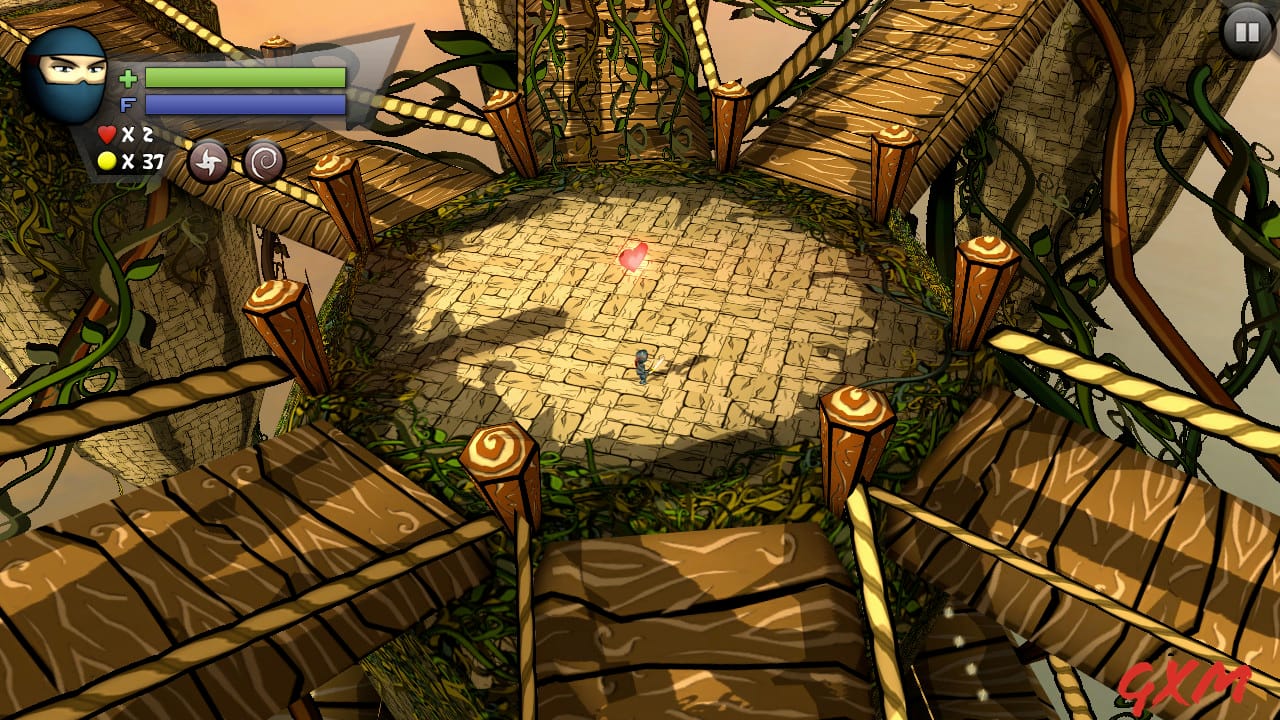Image resolution: width=1280 pixels, height=720 pixels.
Task: Click the yellow coin counter icon
Action: [106, 160]
